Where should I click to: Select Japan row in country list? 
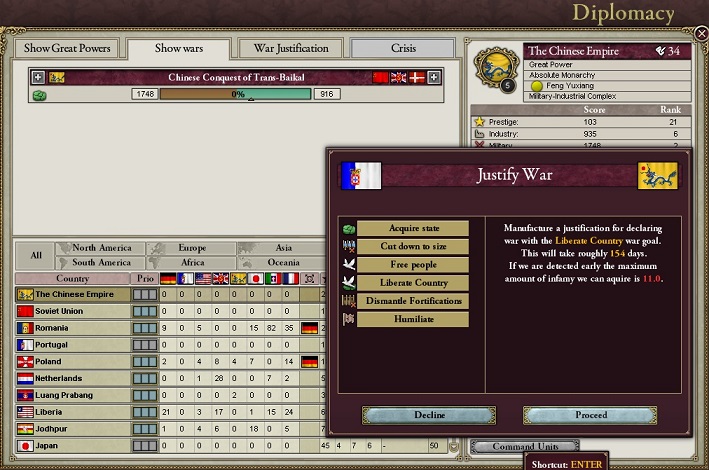[x=73, y=446]
